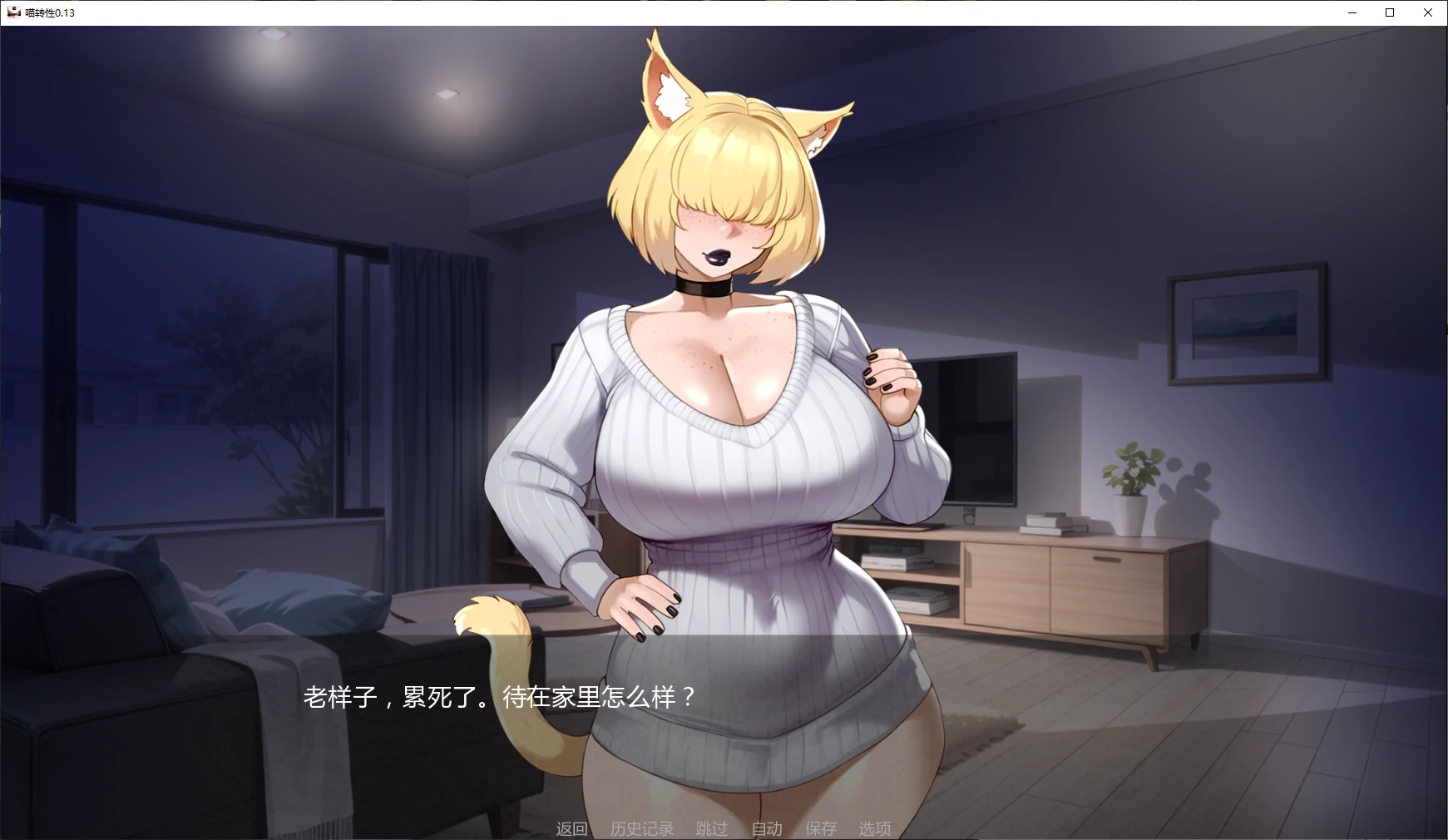The height and width of the screenshot is (840, 1448).
Task: Minimize the game window
Action: pyautogui.click(x=1351, y=12)
